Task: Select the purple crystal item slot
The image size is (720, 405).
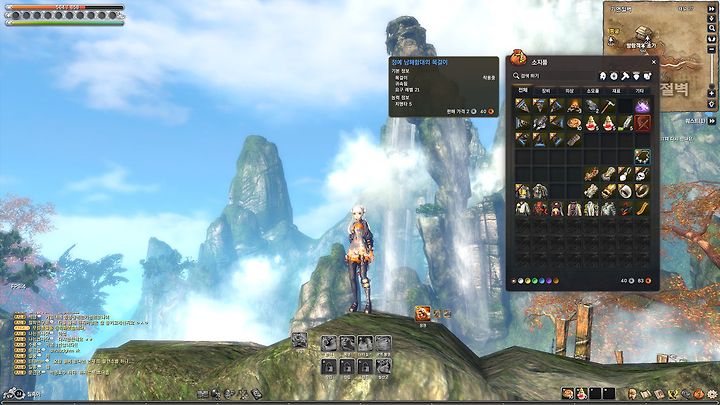Action: pos(643,105)
